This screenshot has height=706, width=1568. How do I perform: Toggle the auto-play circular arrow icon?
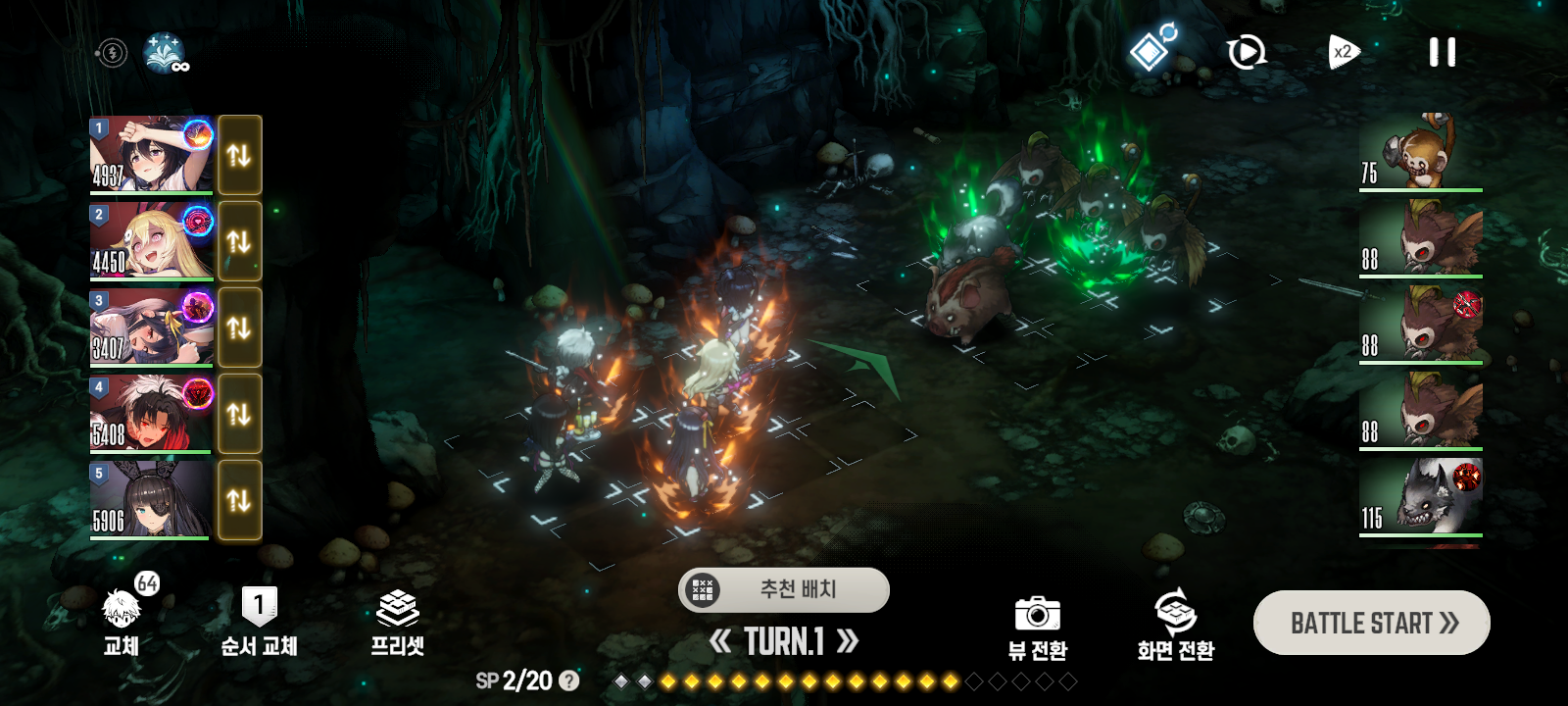click(1246, 52)
